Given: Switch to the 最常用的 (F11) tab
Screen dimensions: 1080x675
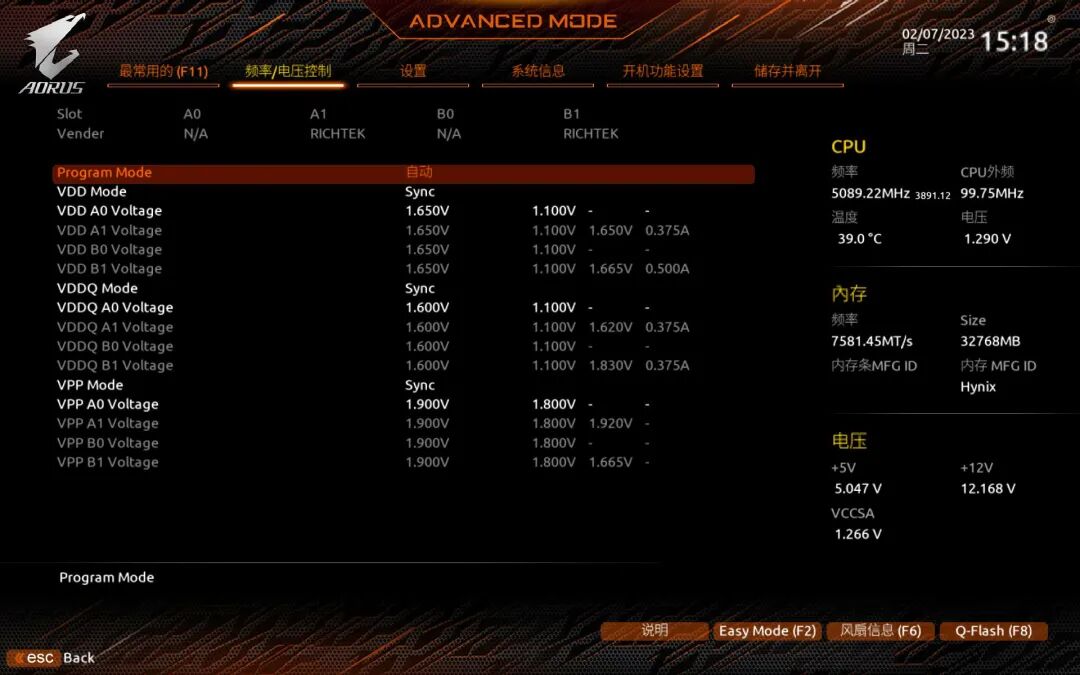Looking at the screenshot, I should coord(163,71).
